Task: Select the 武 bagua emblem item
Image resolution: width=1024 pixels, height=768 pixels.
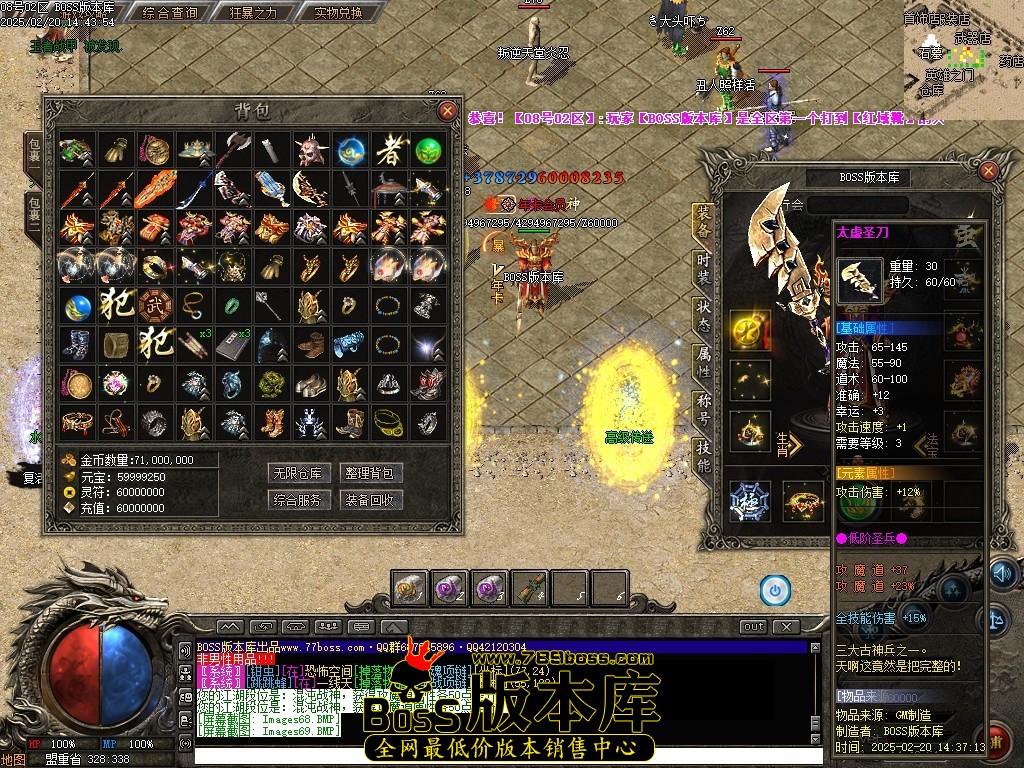Action: [x=153, y=304]
